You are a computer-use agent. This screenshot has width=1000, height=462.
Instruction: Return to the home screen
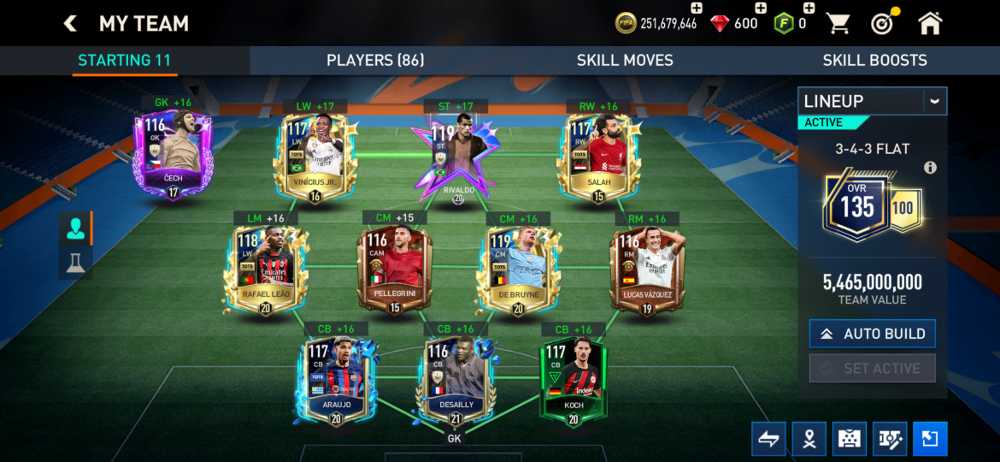tap(930, 23)
